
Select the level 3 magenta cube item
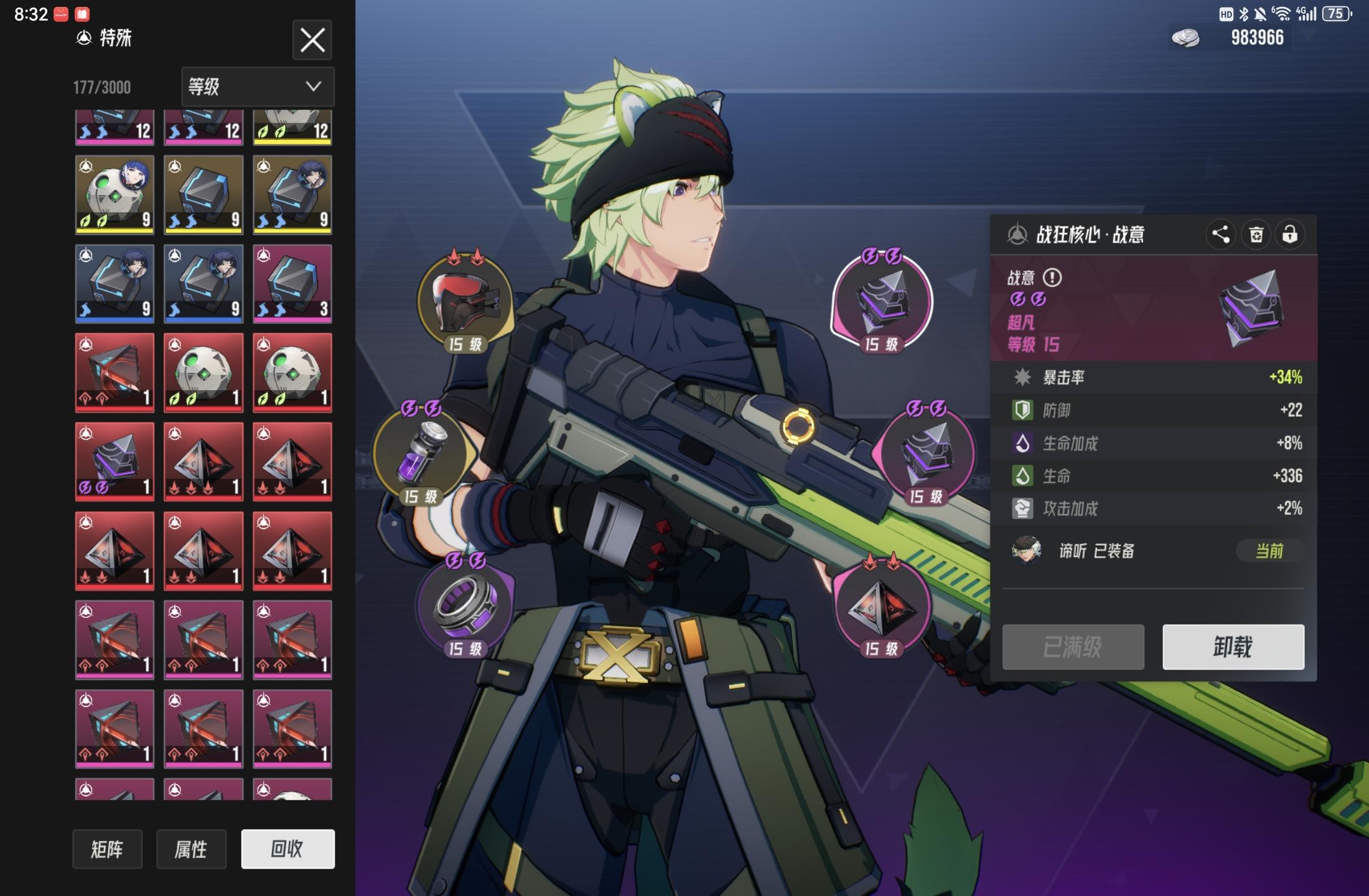click(292, 284)
